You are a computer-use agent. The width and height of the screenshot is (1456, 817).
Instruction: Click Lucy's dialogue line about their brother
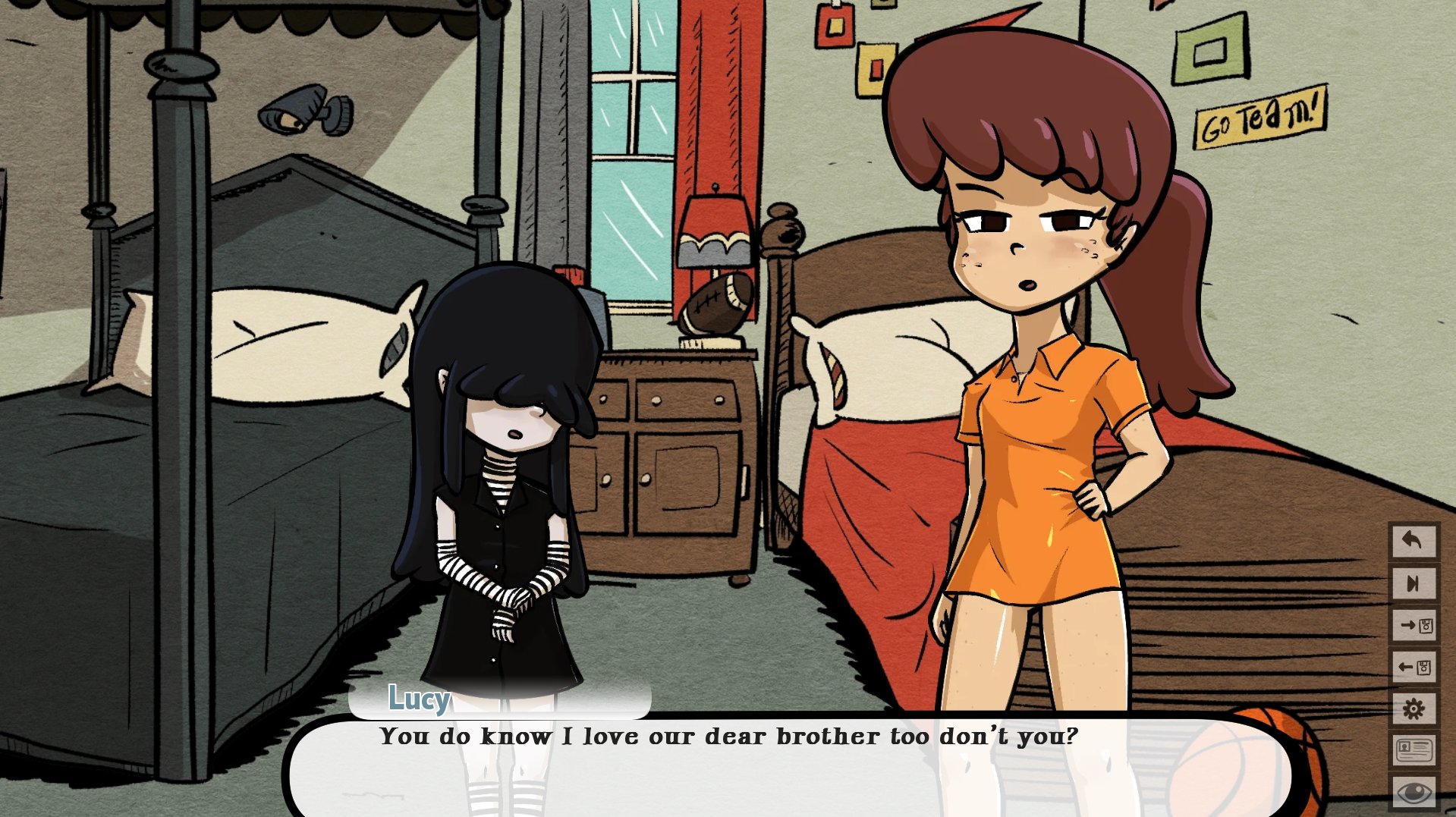[728, 734]
